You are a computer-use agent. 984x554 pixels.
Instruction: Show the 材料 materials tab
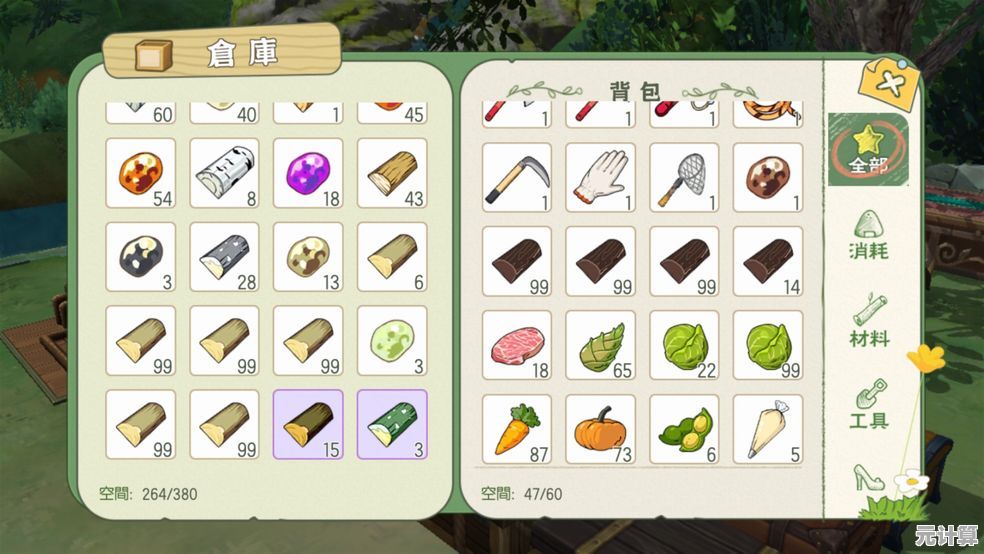tap(868, 322)
